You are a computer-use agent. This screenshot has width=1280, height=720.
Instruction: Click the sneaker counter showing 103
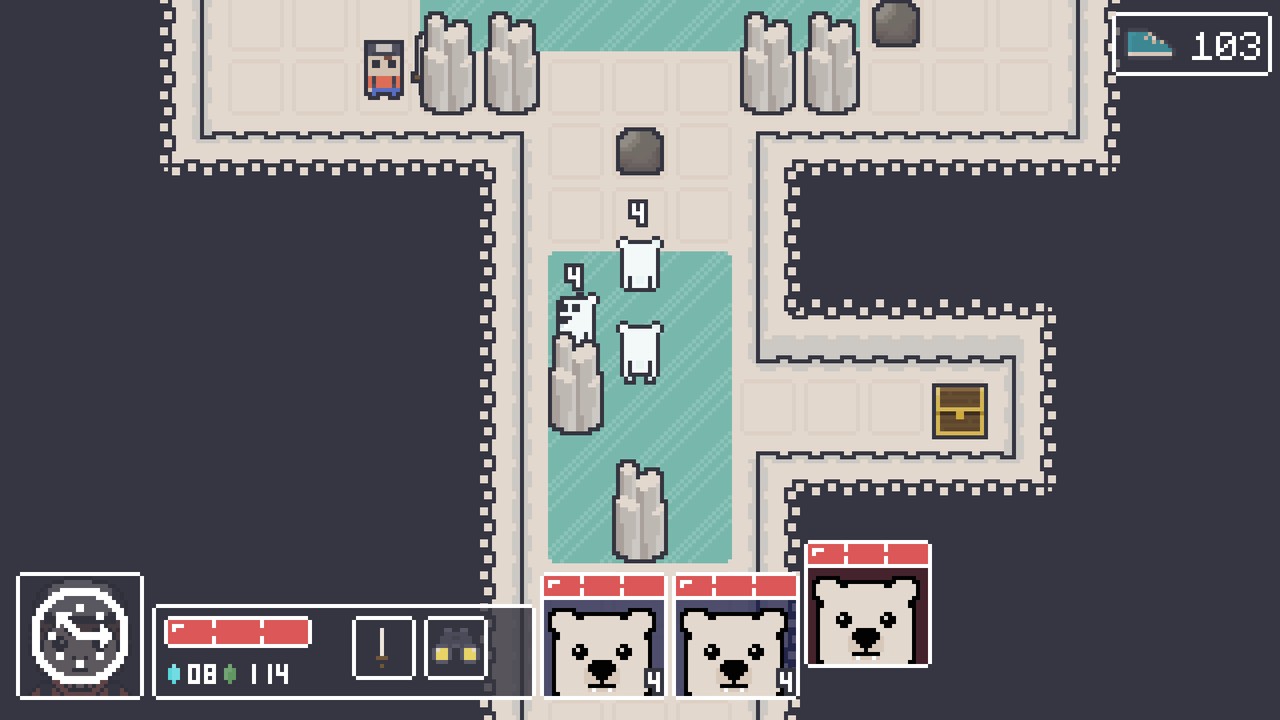(1225, 44)
